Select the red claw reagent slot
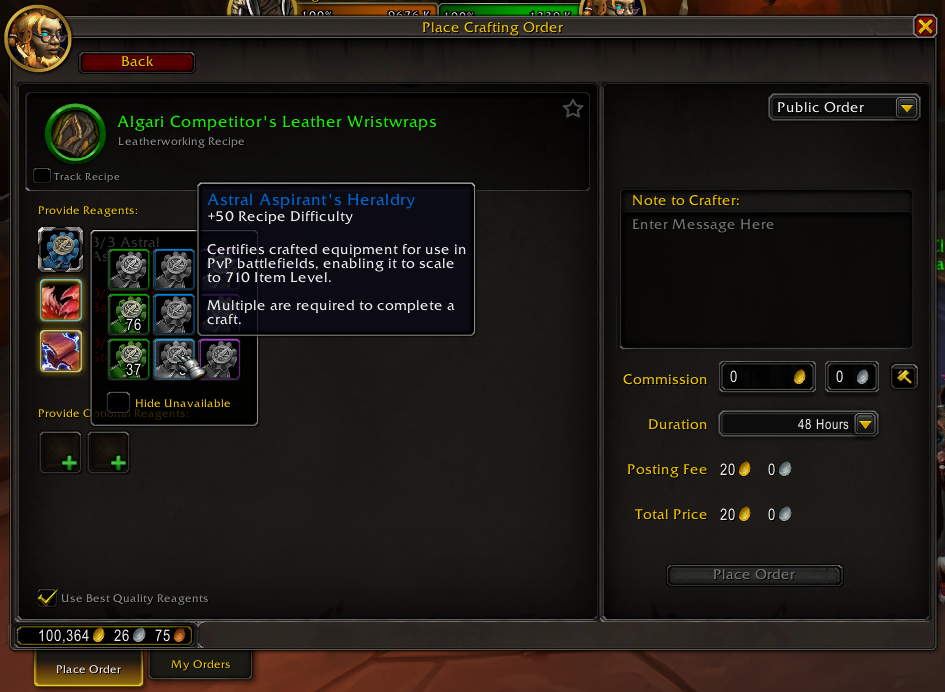Viewport: 945px width, 692px height. pos(60,300)
